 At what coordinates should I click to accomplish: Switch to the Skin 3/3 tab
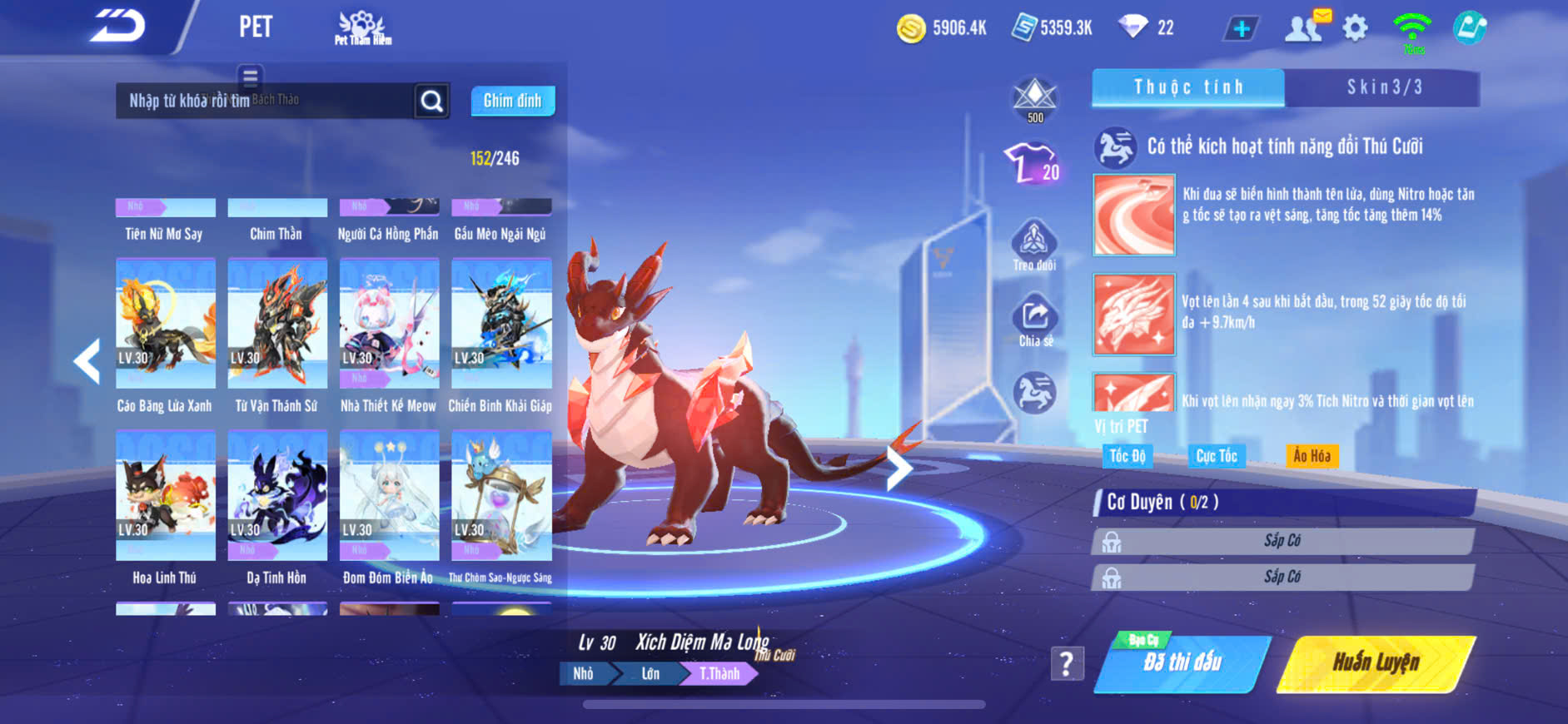pos(1383,87)
